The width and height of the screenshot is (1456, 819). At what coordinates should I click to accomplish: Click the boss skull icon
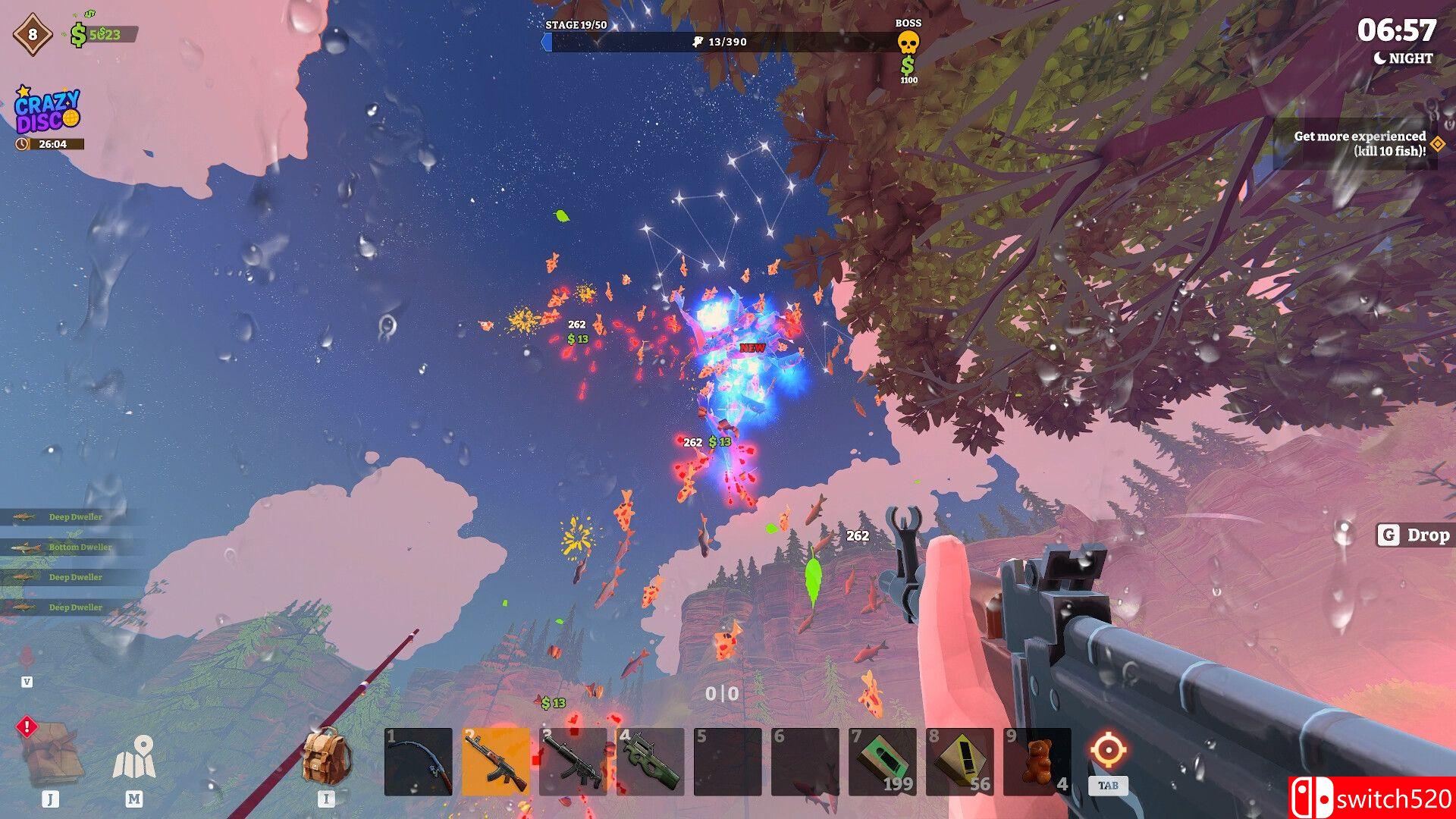908,42
